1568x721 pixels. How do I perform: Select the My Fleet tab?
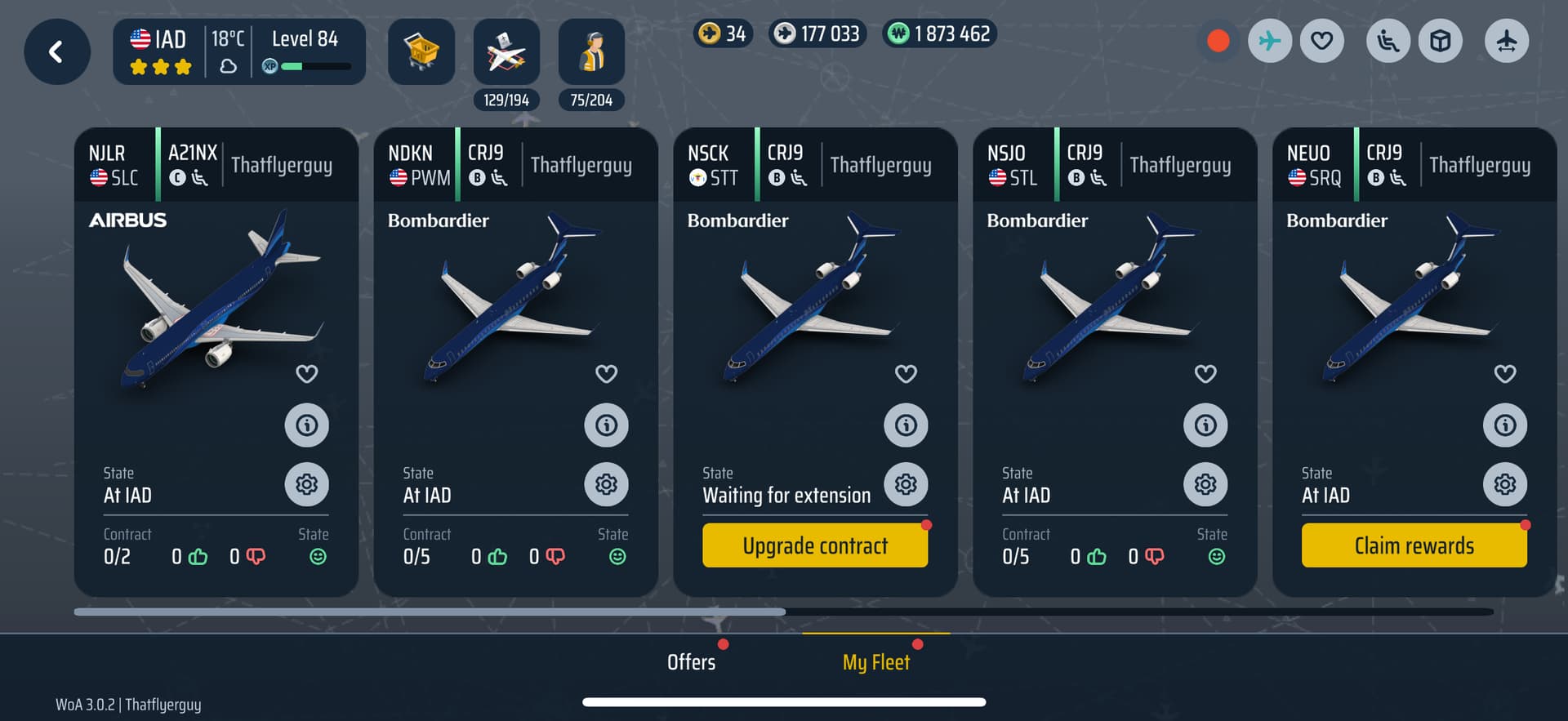click(875, 662)
